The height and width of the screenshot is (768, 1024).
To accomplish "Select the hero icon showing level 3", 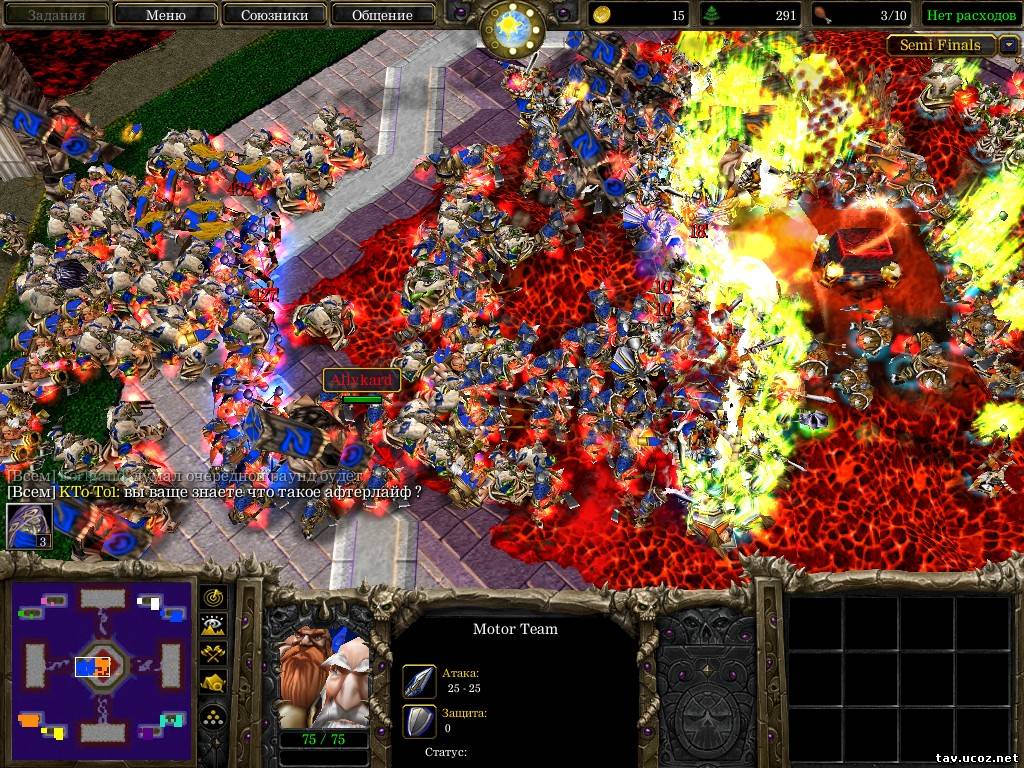I will pyautogui.click(x=29, y=526).
